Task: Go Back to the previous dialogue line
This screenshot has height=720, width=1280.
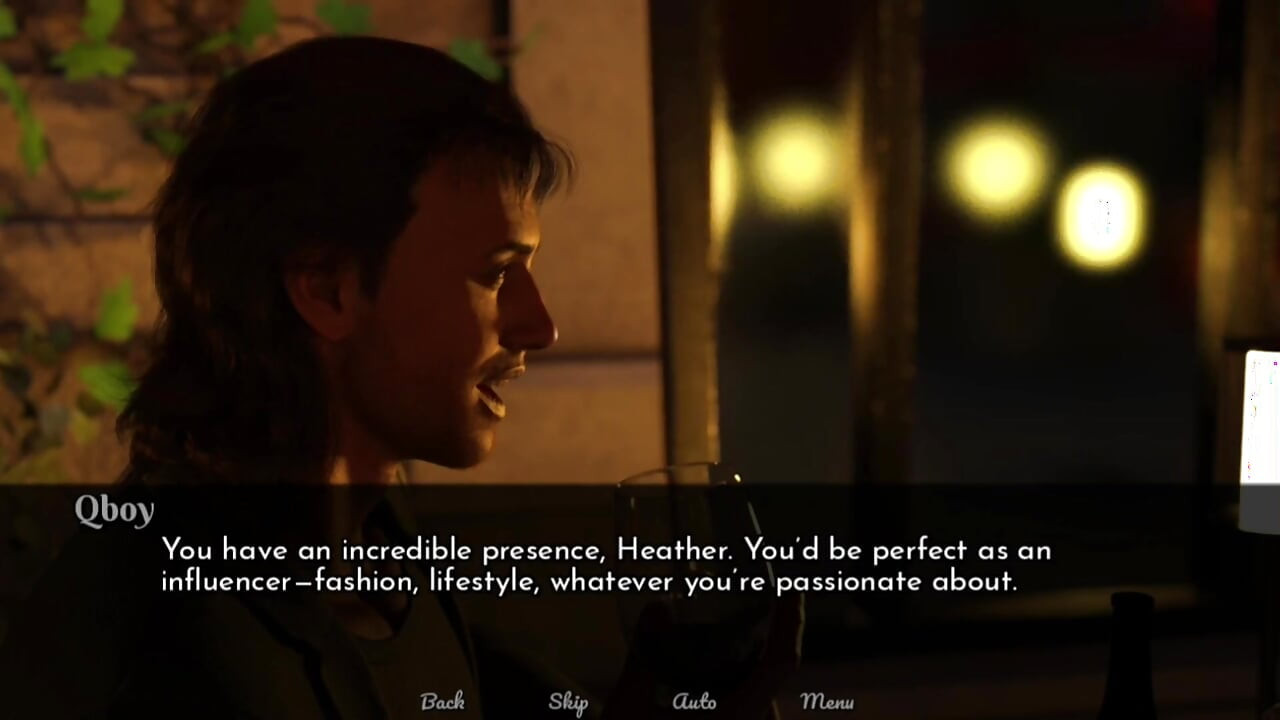Action: pyautogui.click(x=442, y=702)
